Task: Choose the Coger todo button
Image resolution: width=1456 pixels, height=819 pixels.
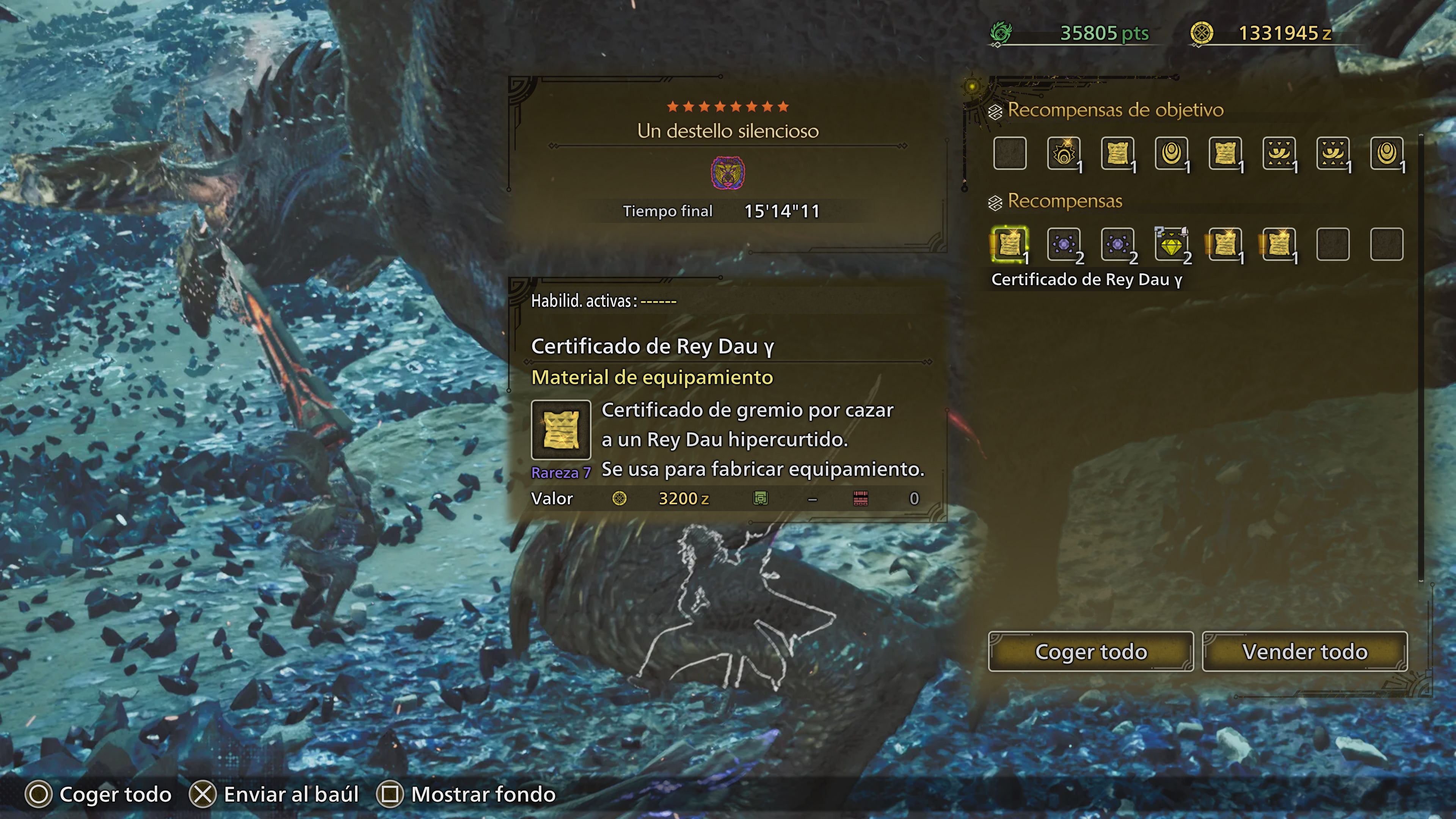Action: 1090,652
